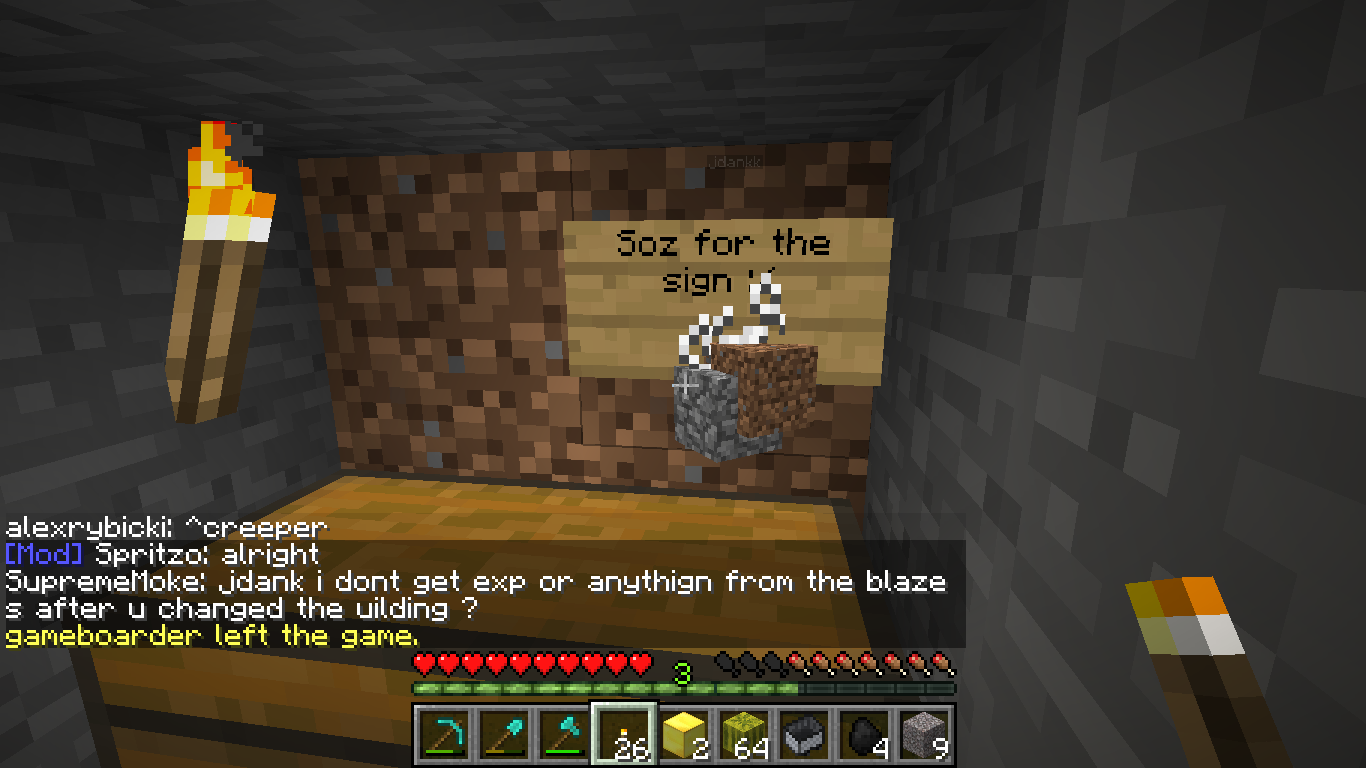Select the gravel stack hotbar slot
This screenshot has height=768, width=1366.
(x=926, y=735)
